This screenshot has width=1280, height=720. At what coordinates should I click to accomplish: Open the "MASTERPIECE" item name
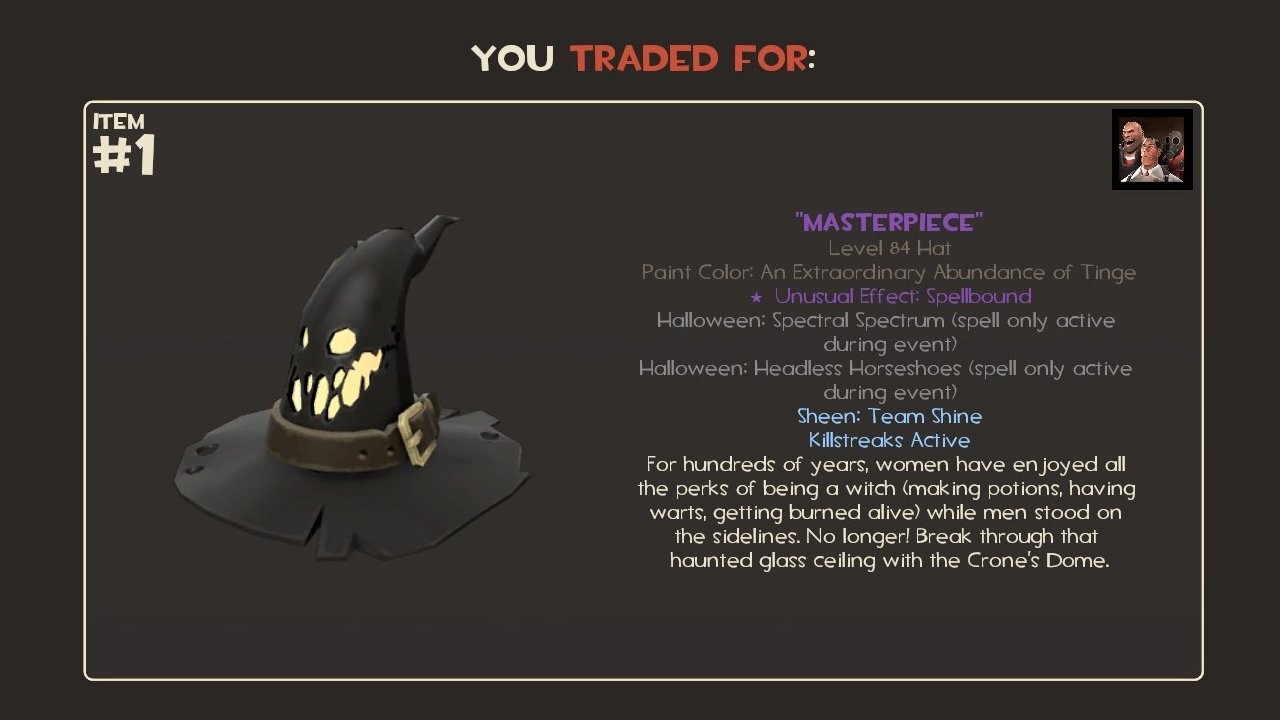pyautogui.click(x=889, y=222)
